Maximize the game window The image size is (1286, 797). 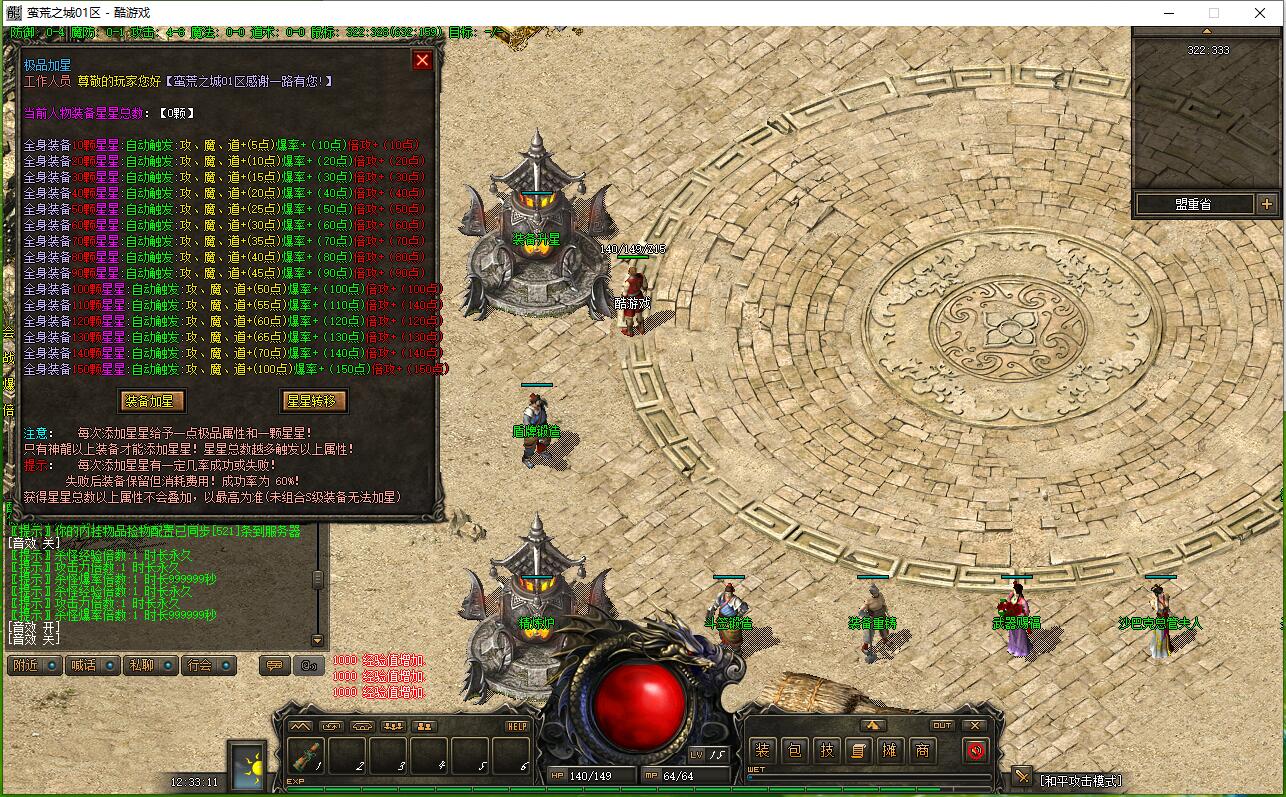coord(1214,13)
